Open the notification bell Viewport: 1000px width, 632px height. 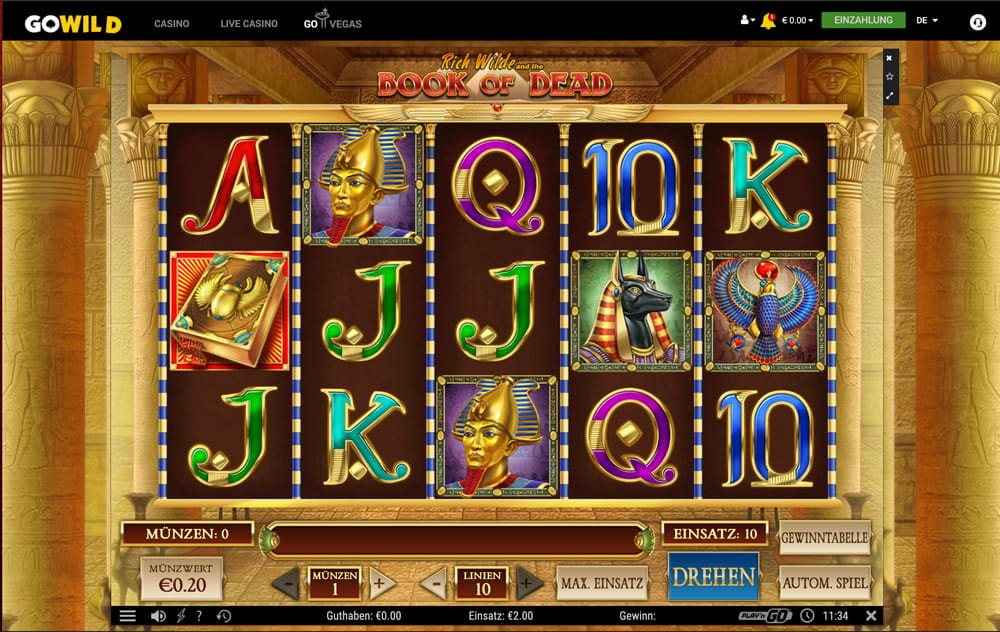click(x=768, y=20)
